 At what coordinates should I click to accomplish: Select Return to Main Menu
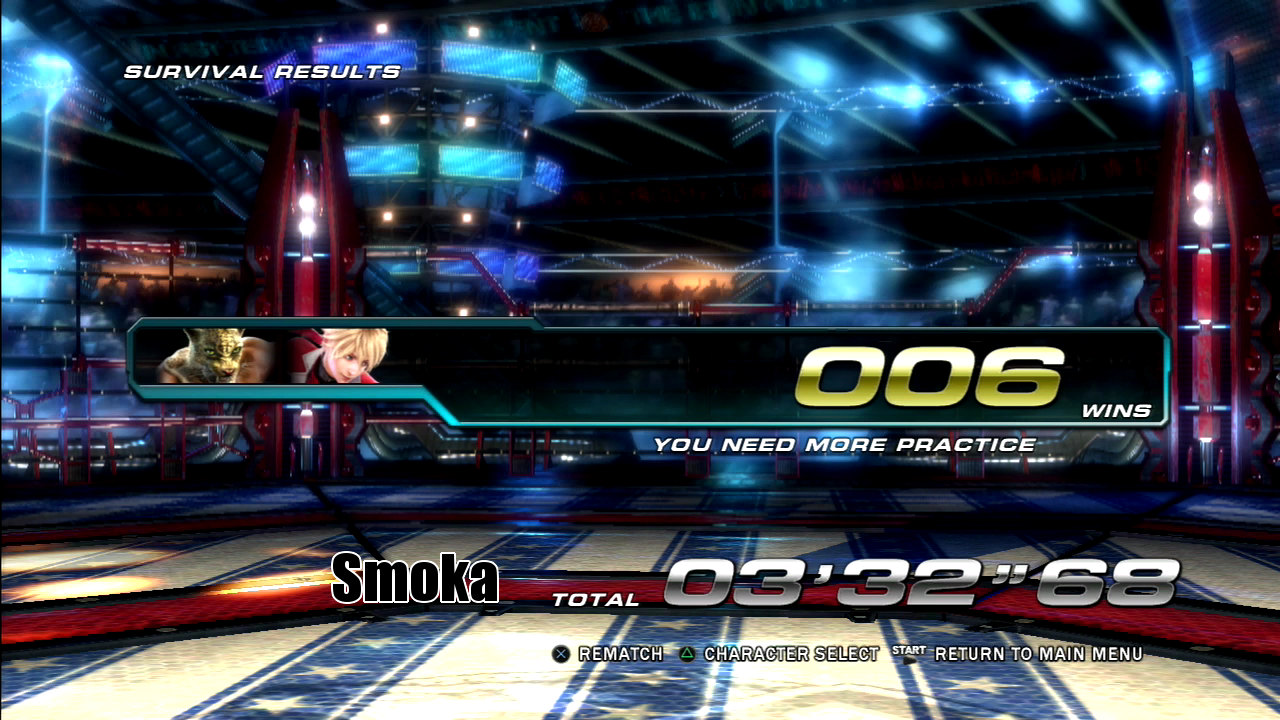[1037, 654]
